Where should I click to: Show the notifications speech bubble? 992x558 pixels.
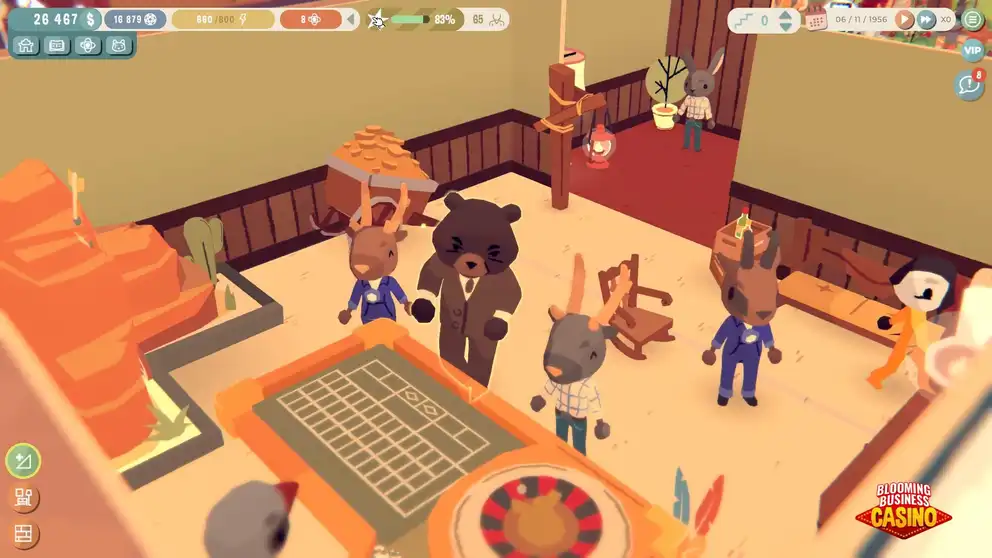tap(968, 86)
